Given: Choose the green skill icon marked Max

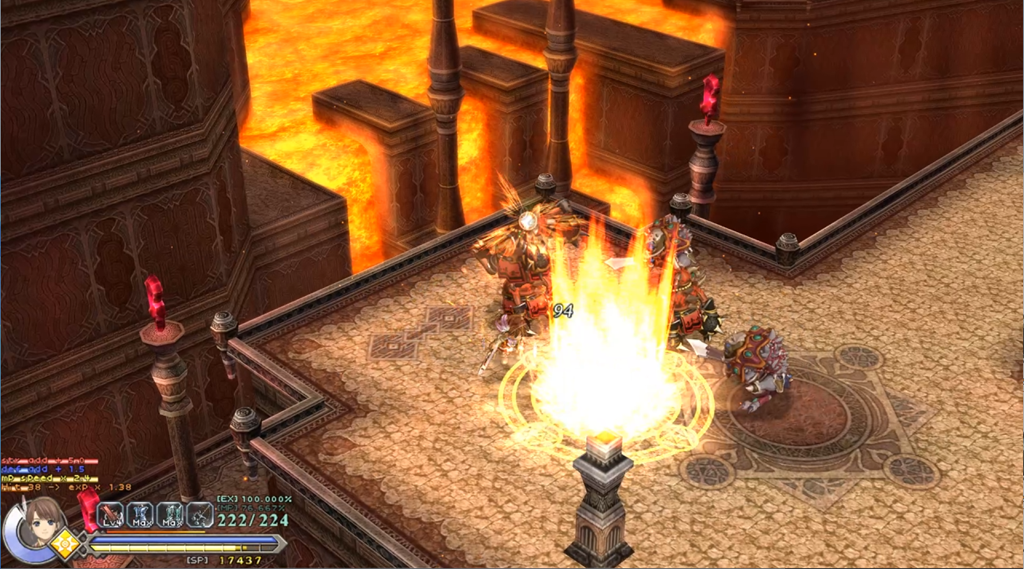Looking at the screenshot, I should [x=170, y=515].
